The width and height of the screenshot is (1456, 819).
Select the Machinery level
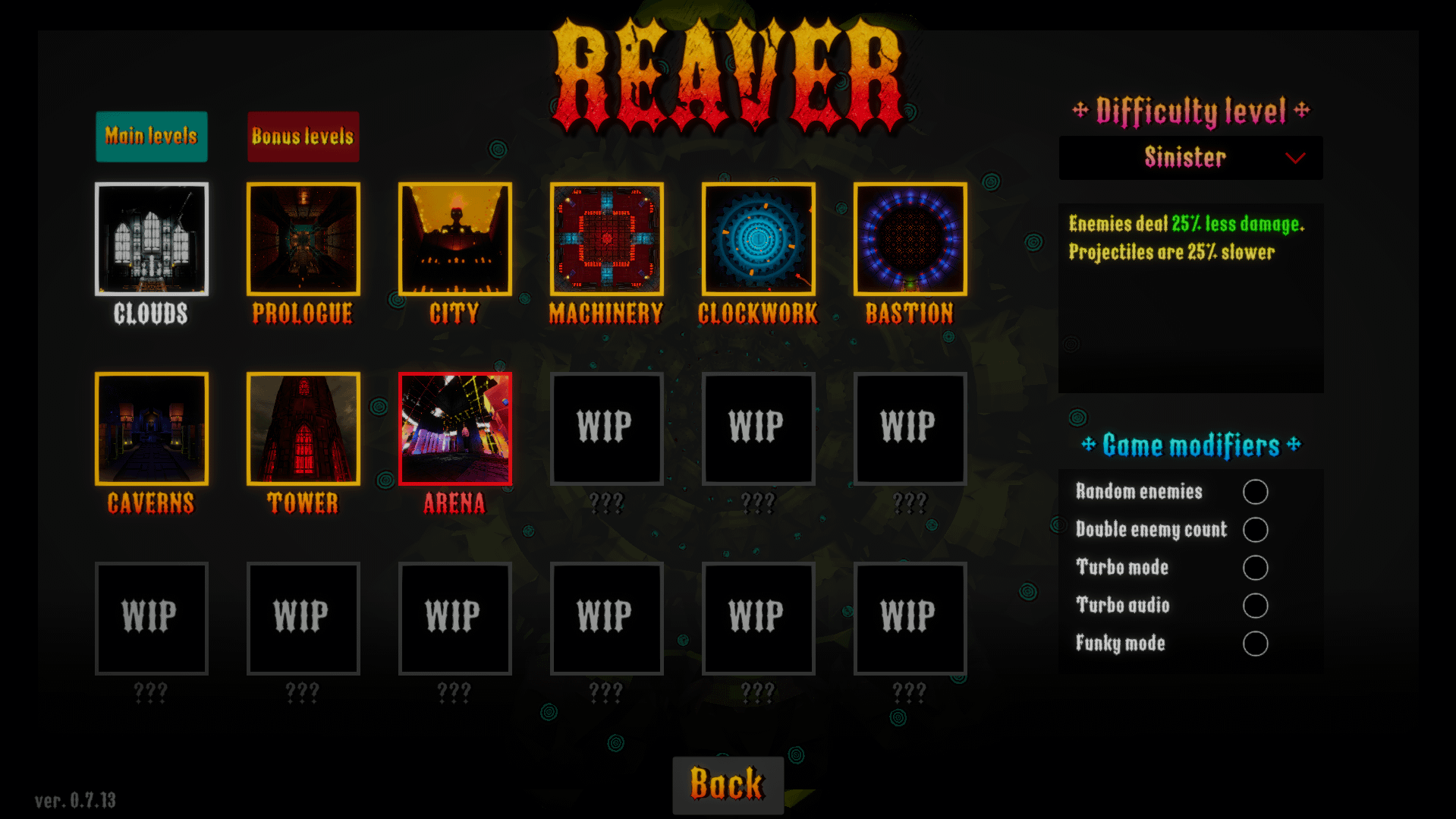coord(607,239)
